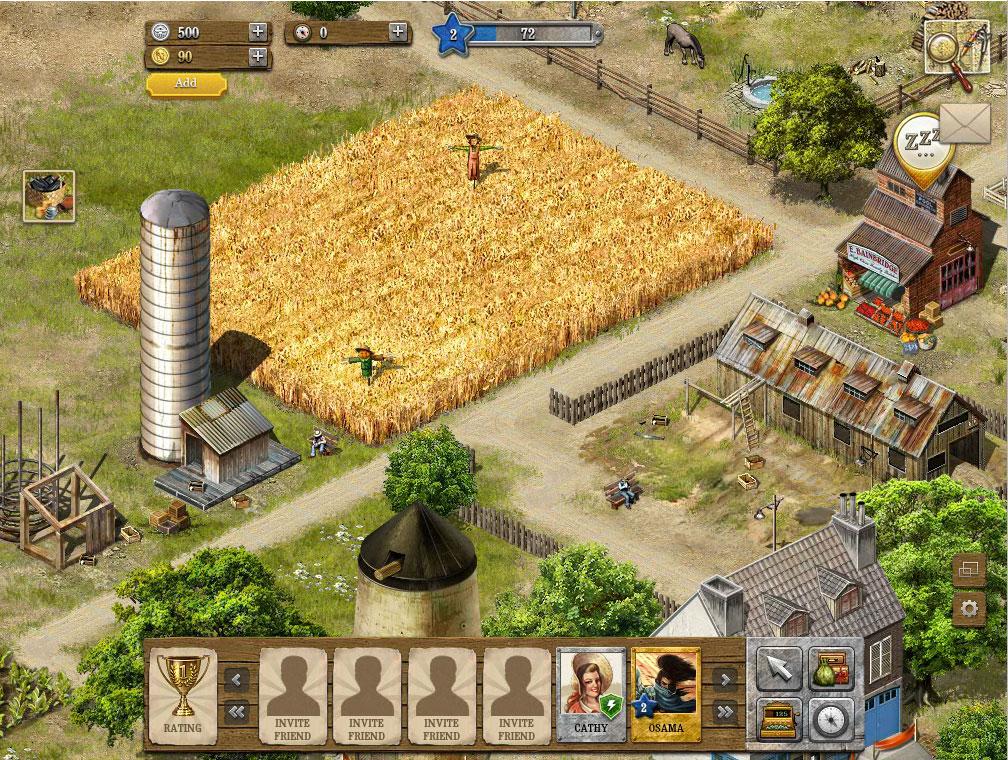Click the yellow Add button
Viewport: 1008px width, 760px height.
(x=186, y=84)
